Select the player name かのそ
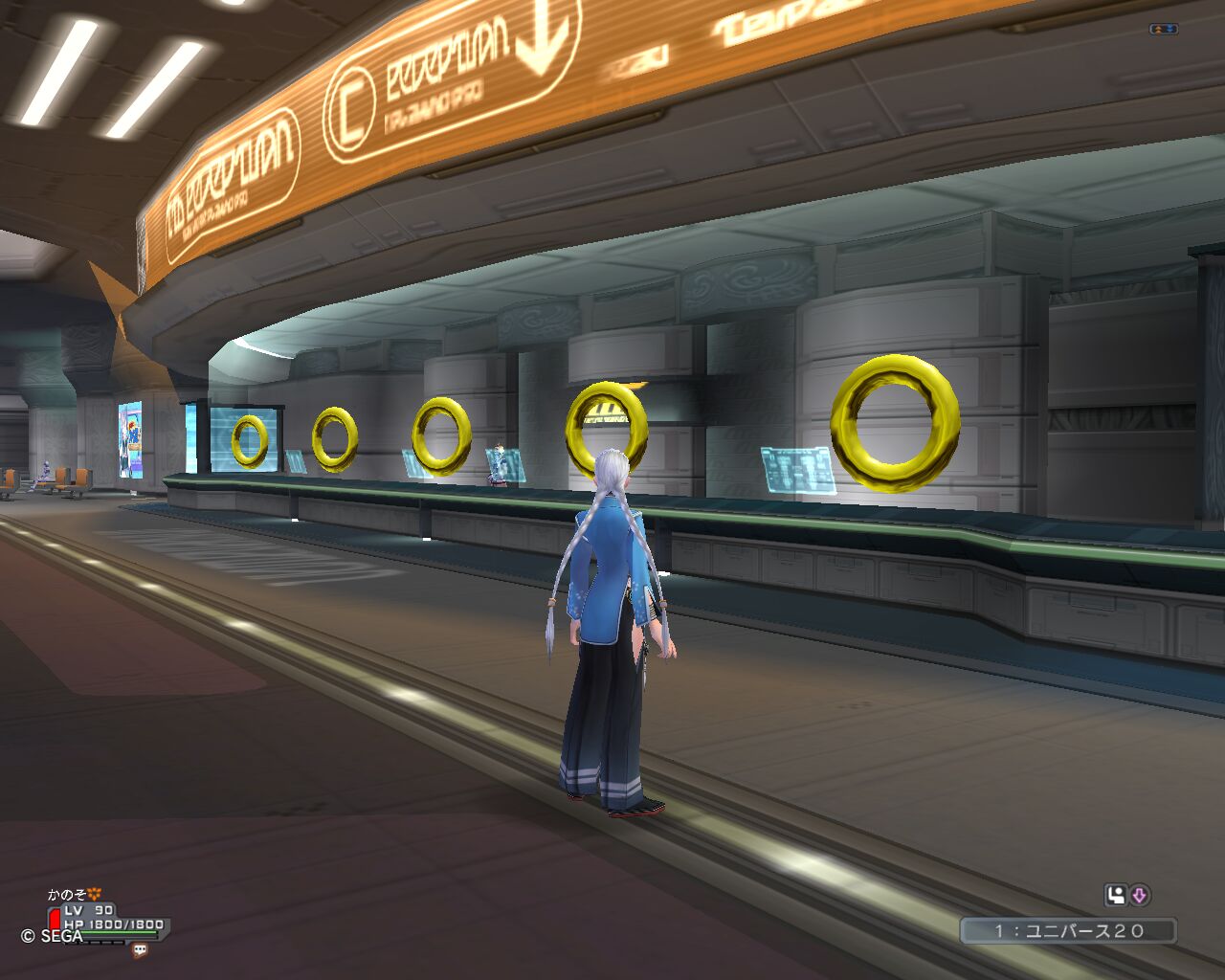The height and width of the screenshot is (980, 1225). [x=67, y=895]
